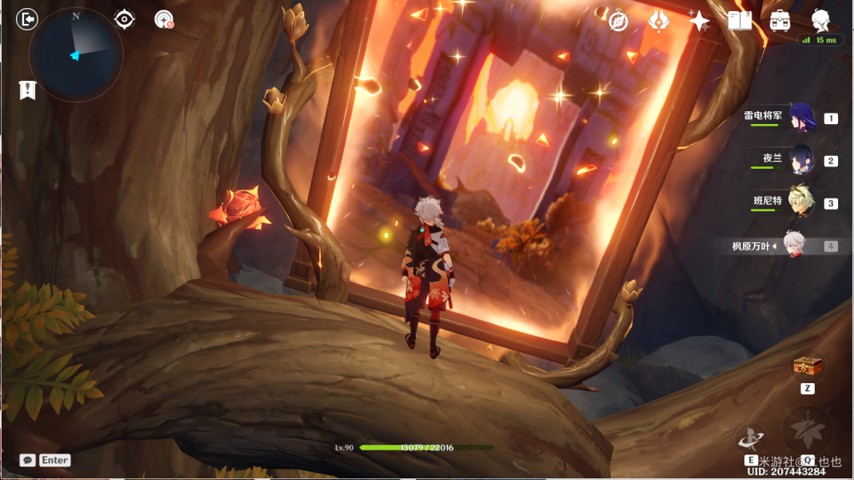Click the exit door icon
The height and width of the screenshot is (480, 854).
point(28,19)
